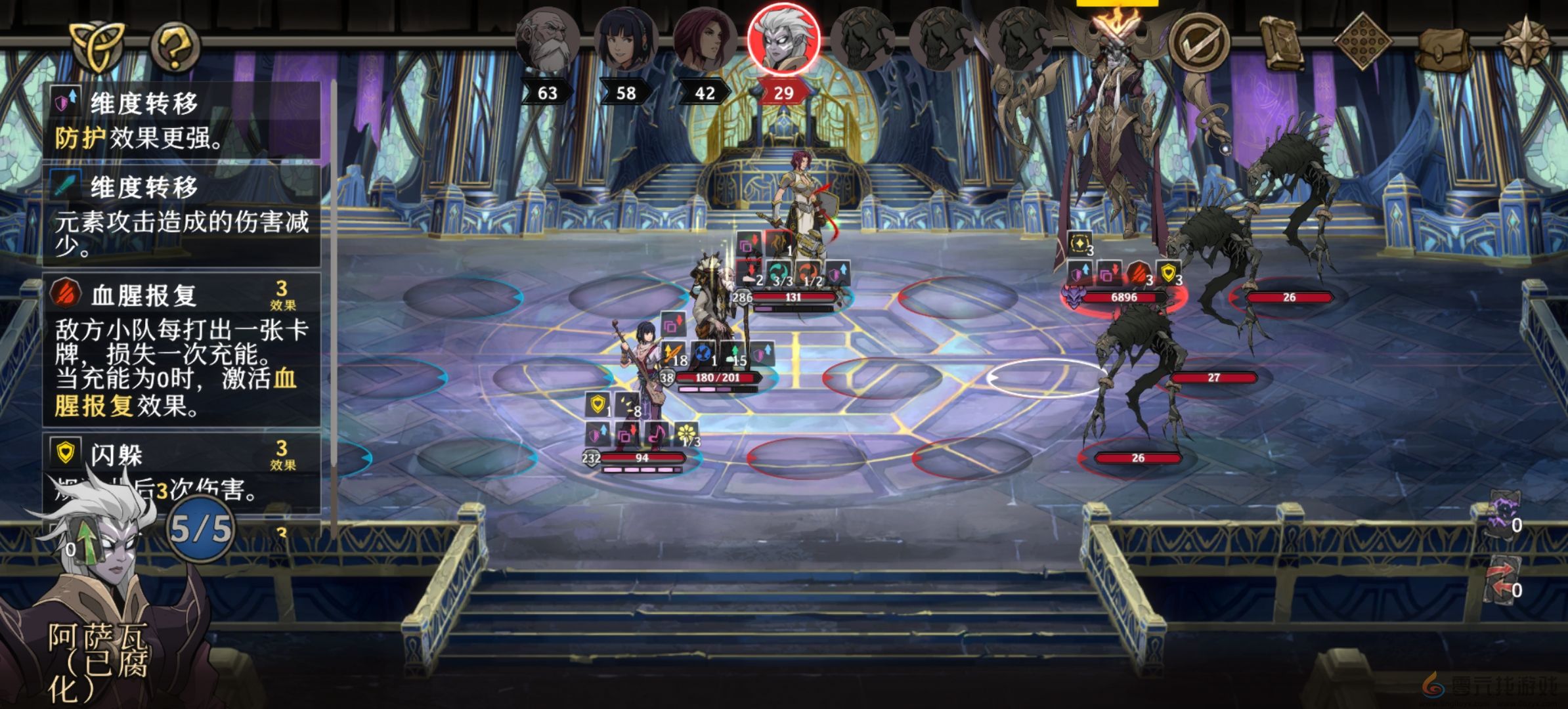This screenshot has width=1568, height=709.
Task: Open the satchel bag inventory
Action: (x=1443, y=47)
